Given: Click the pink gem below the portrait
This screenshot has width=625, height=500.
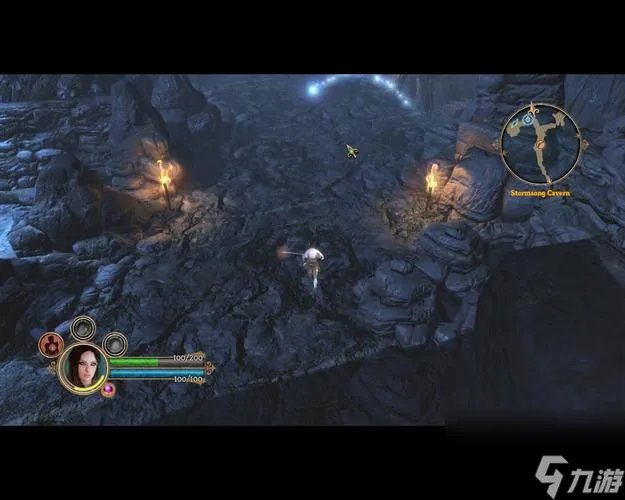Looking at the screenshot, I should tap(109, 390).
